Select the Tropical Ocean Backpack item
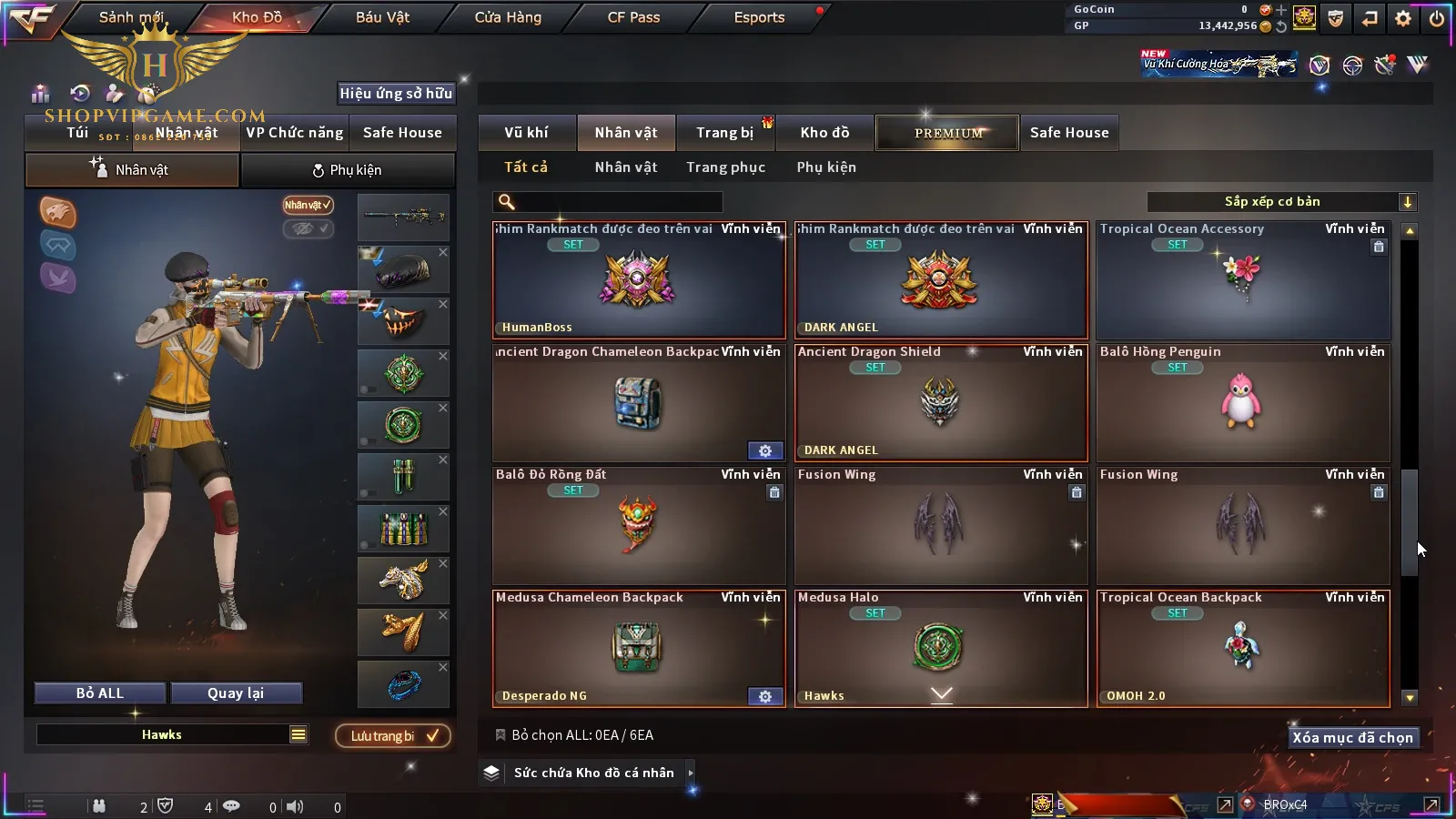The height and width of the screenshot is (819, 1456). 1243,649
